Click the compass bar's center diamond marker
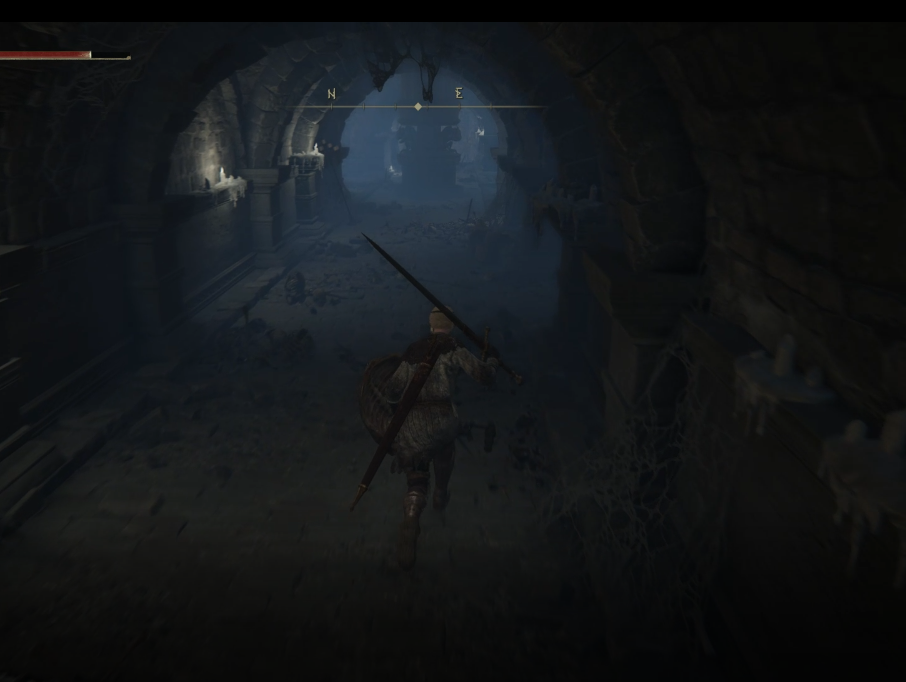Viewport: 906px width, 682px height. (418, 106)
